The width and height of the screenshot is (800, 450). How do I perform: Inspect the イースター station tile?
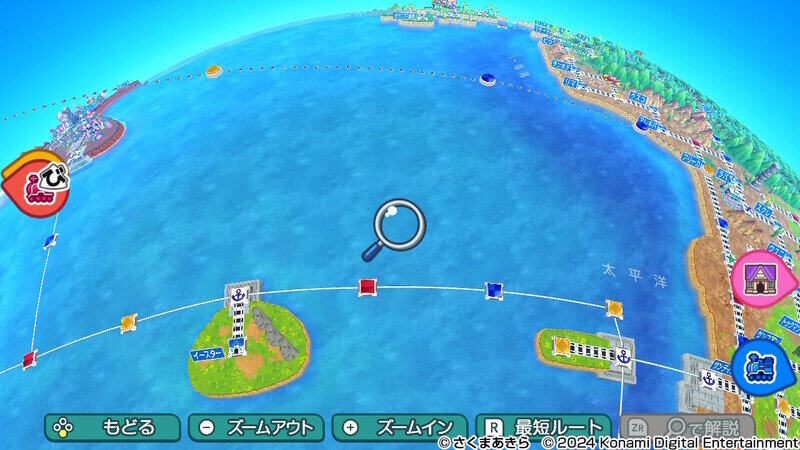237,347
